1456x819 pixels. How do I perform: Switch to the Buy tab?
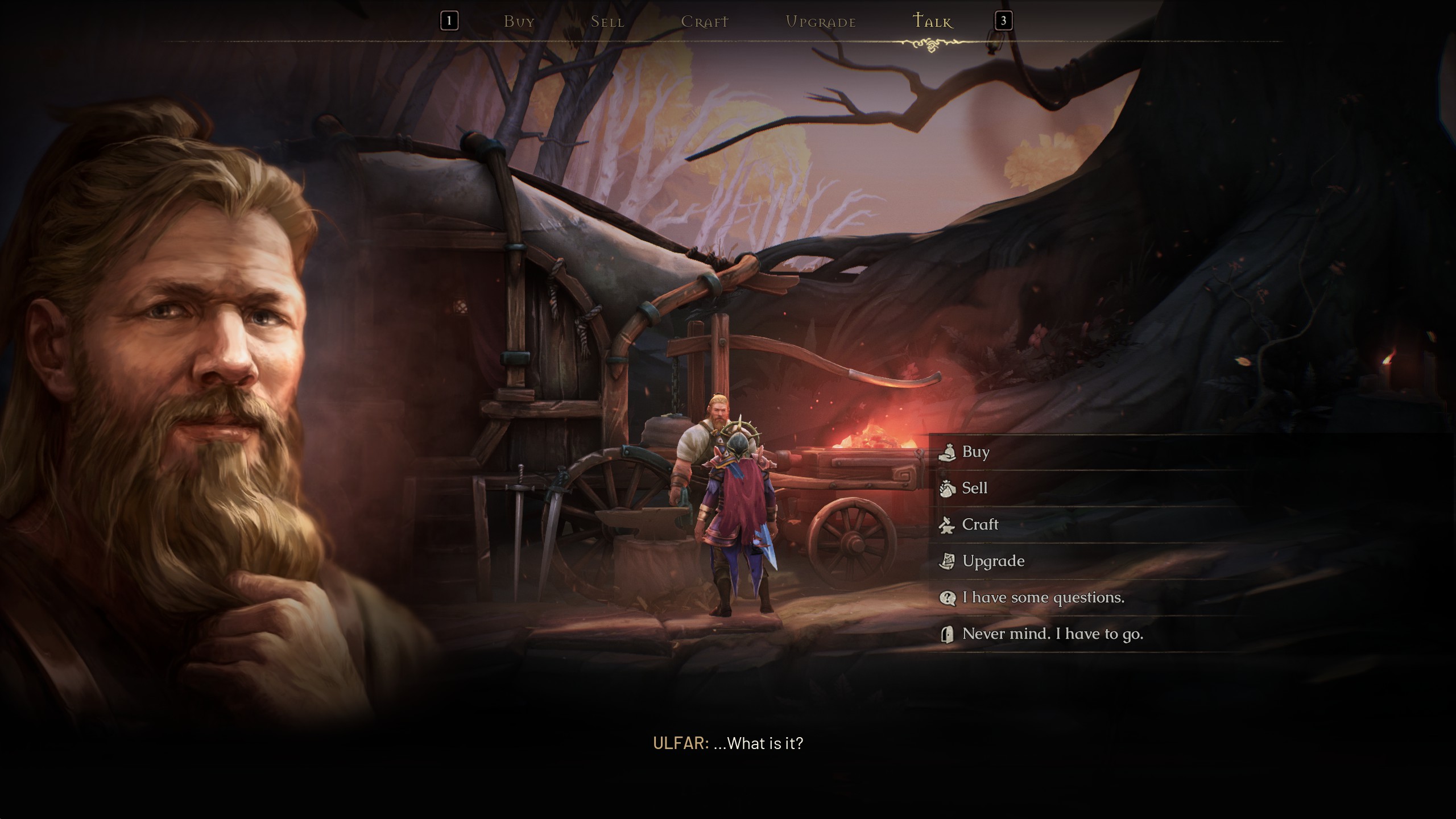519,22
